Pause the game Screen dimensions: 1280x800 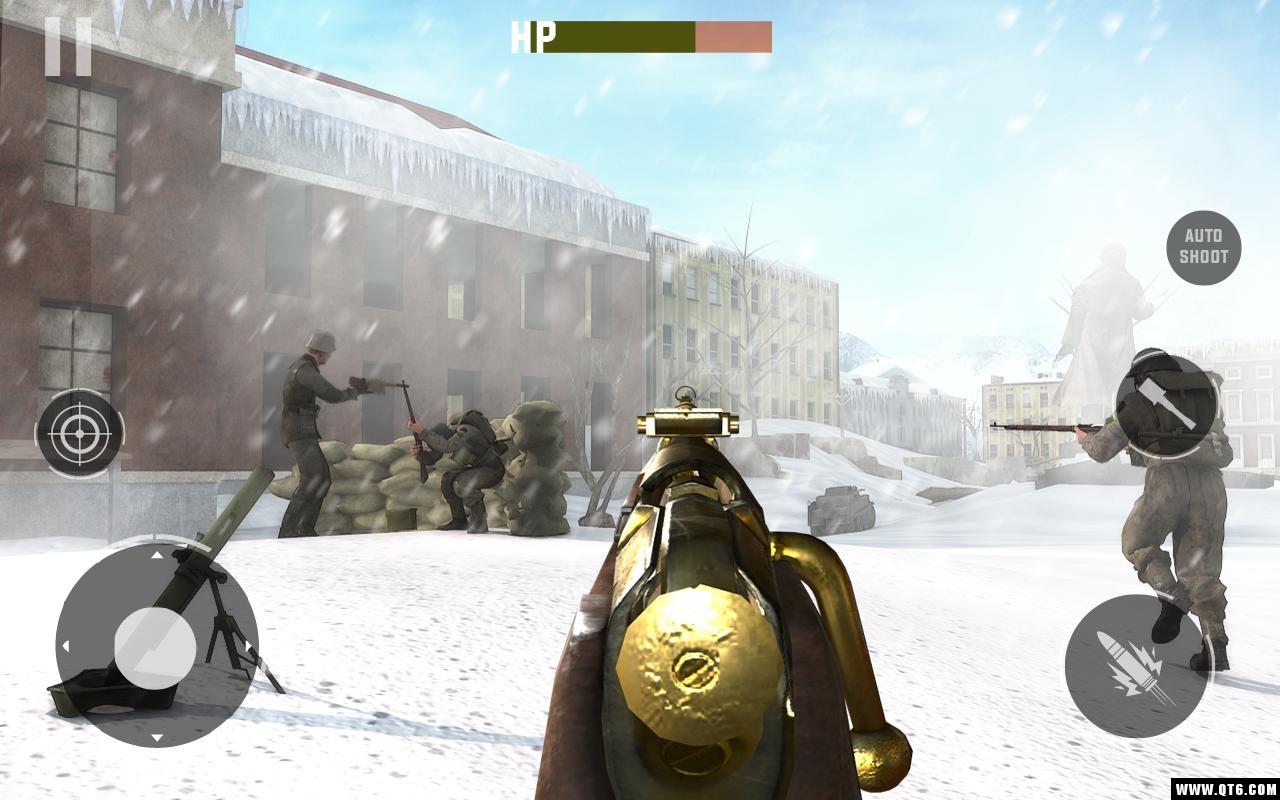pyautogui.click(x=68, y=46)
